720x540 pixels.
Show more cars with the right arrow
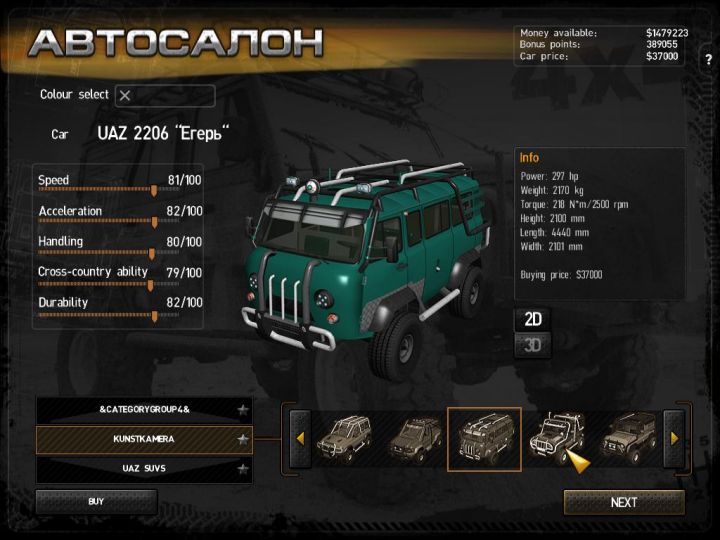(x=674, y=438)
